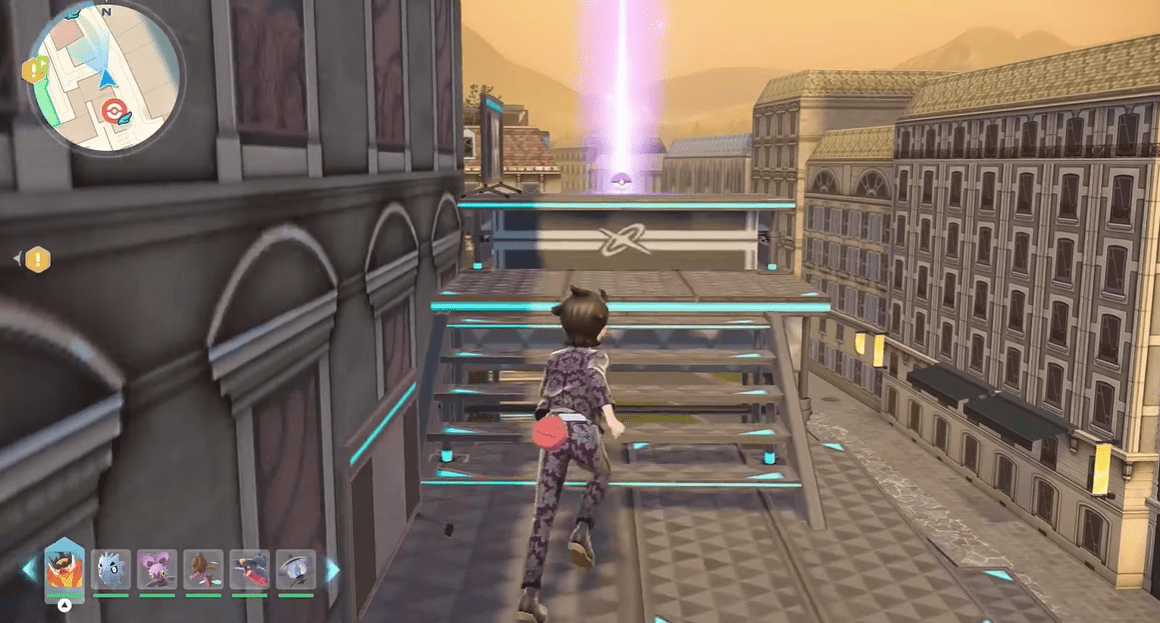
Task: Open the yellow exclamation mission notification
Action: click(38, 260)
